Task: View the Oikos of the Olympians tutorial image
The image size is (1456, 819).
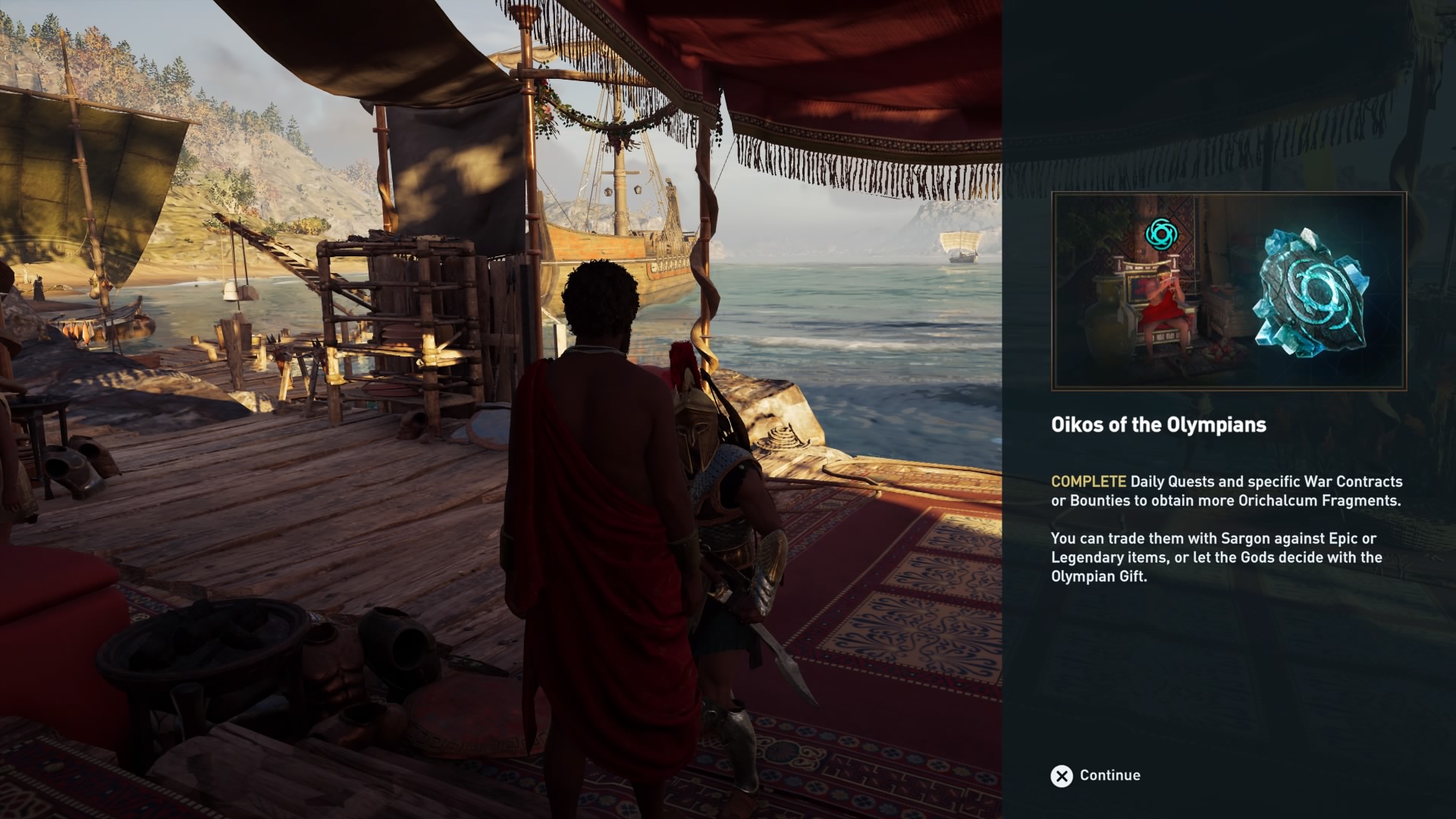Action: tap(1228, 291)
